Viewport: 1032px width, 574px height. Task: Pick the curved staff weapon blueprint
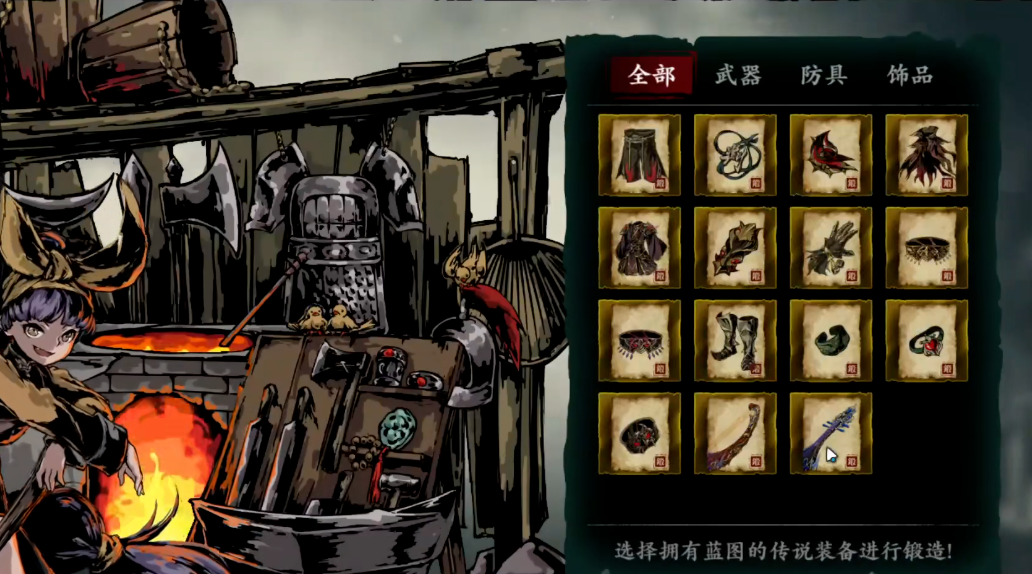coord(735,433)
